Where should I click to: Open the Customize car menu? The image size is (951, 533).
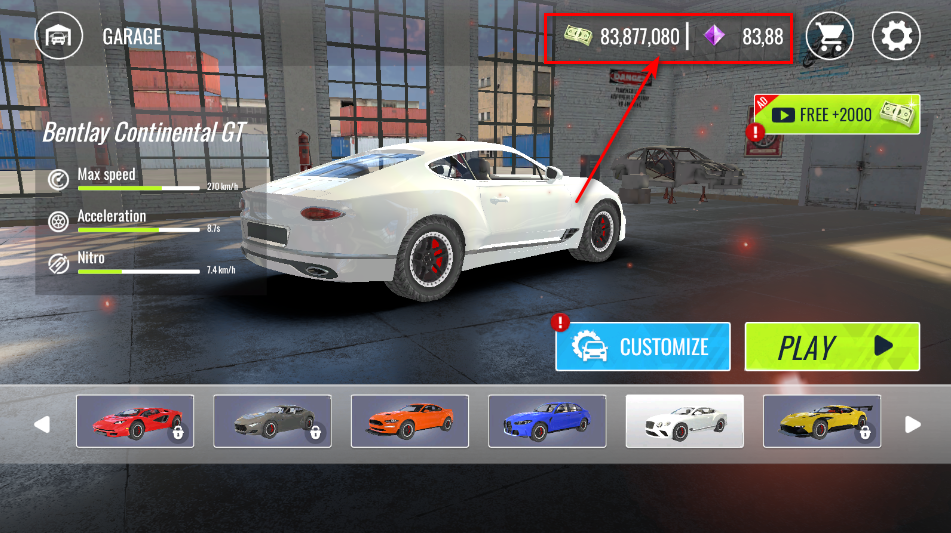[x=643, y=347]
